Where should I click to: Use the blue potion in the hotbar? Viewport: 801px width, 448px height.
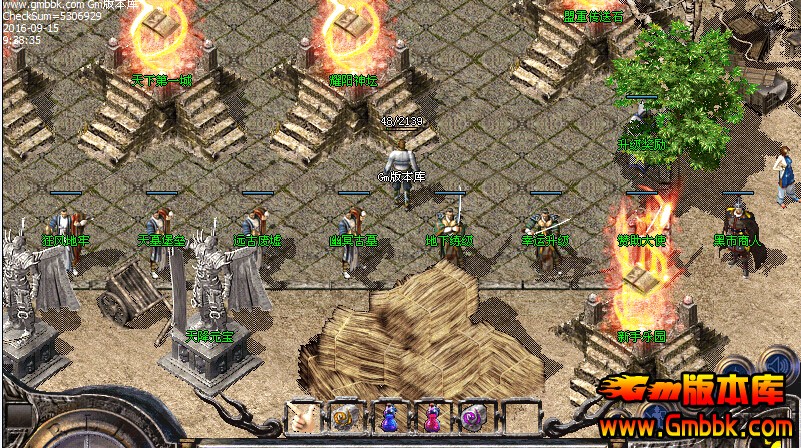[388, 417]
